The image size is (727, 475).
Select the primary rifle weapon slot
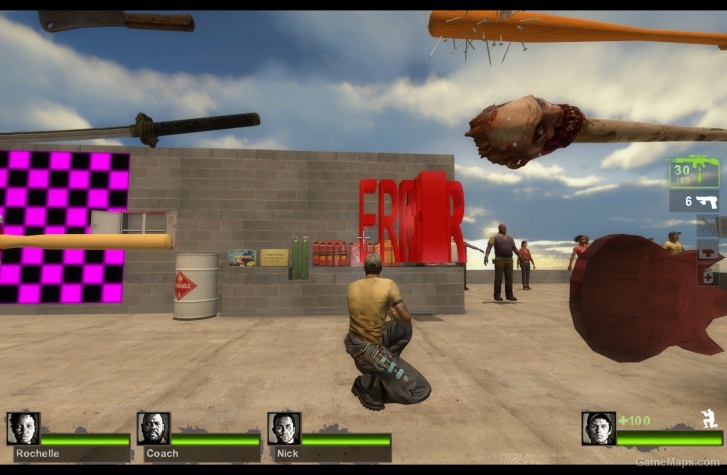pos(695,172)
